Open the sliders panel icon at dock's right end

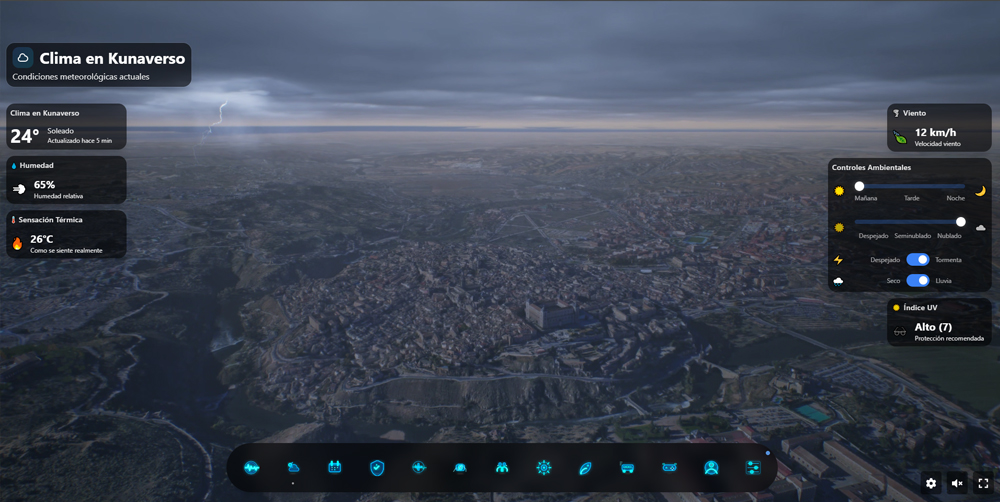click(753, 467)
